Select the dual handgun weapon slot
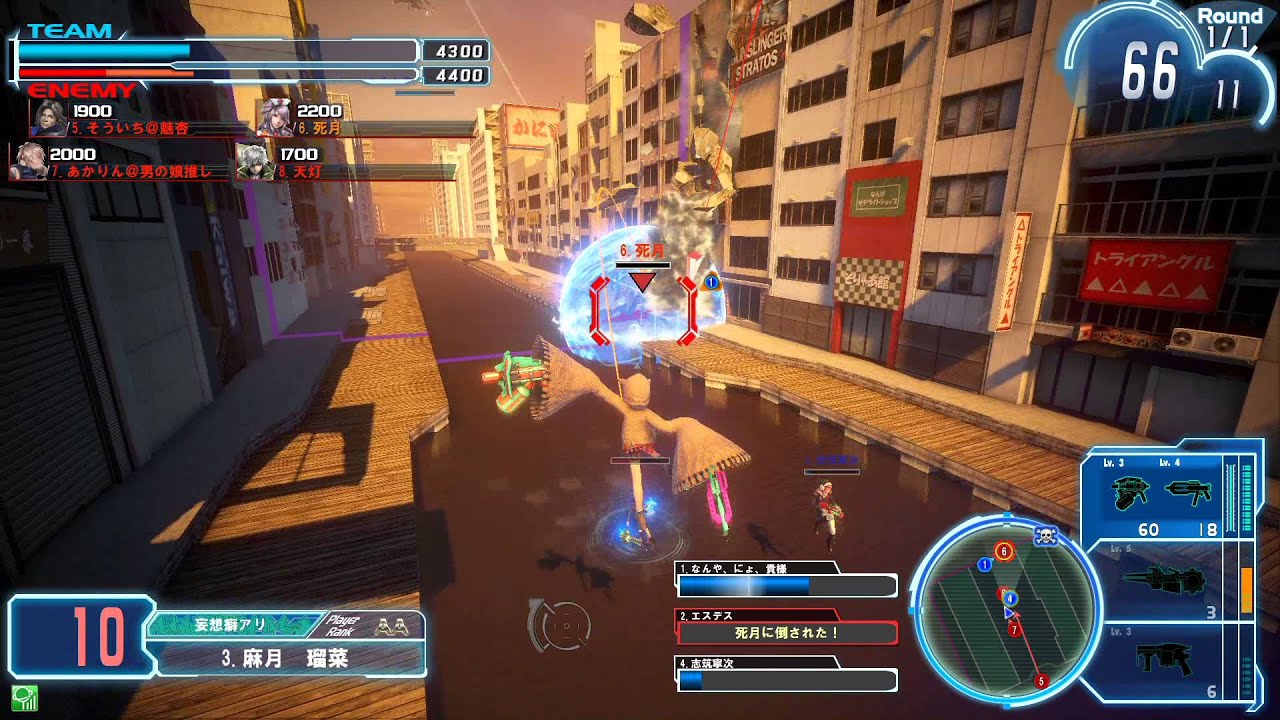 pos(1158,499)
